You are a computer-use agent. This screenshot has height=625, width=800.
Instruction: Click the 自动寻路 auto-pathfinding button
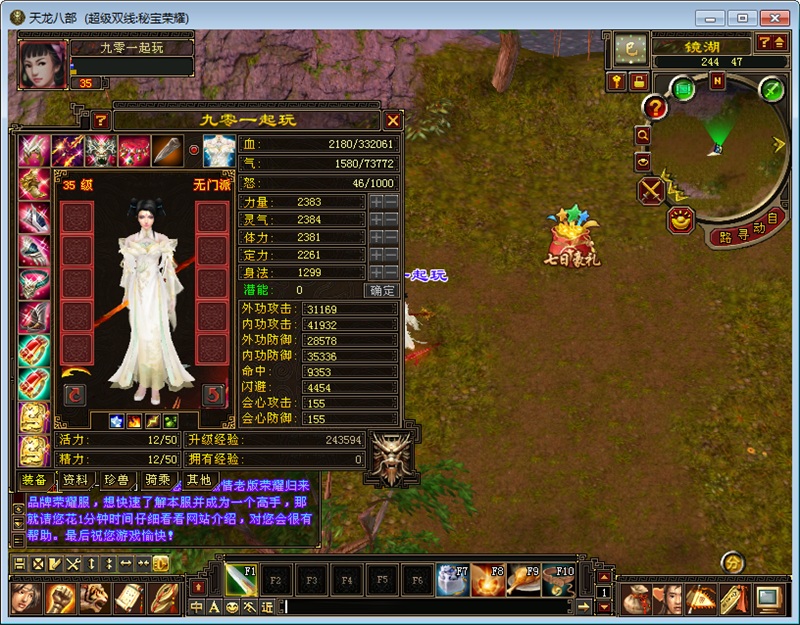coord(744,231)
